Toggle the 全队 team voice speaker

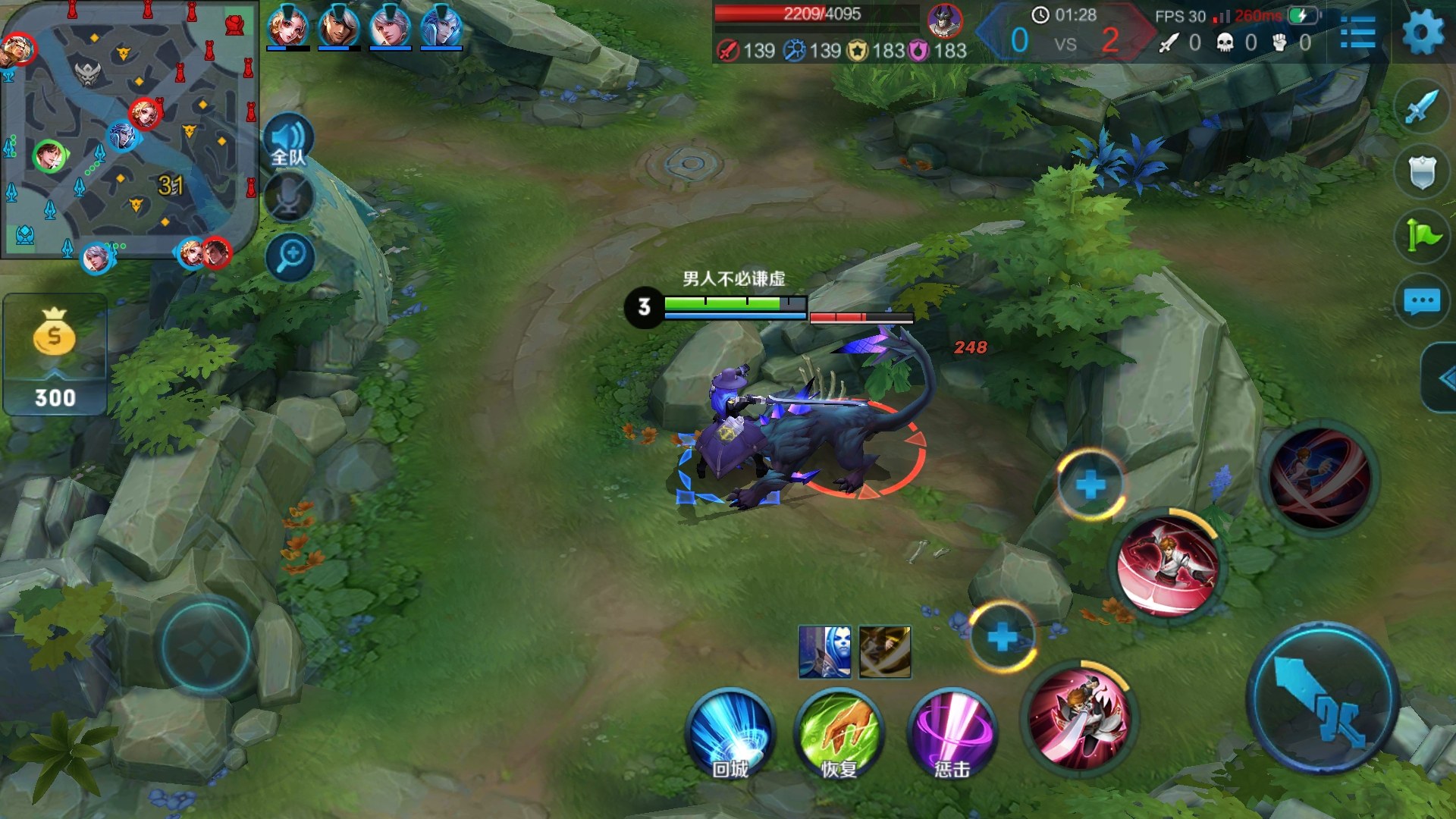point(289,142)
